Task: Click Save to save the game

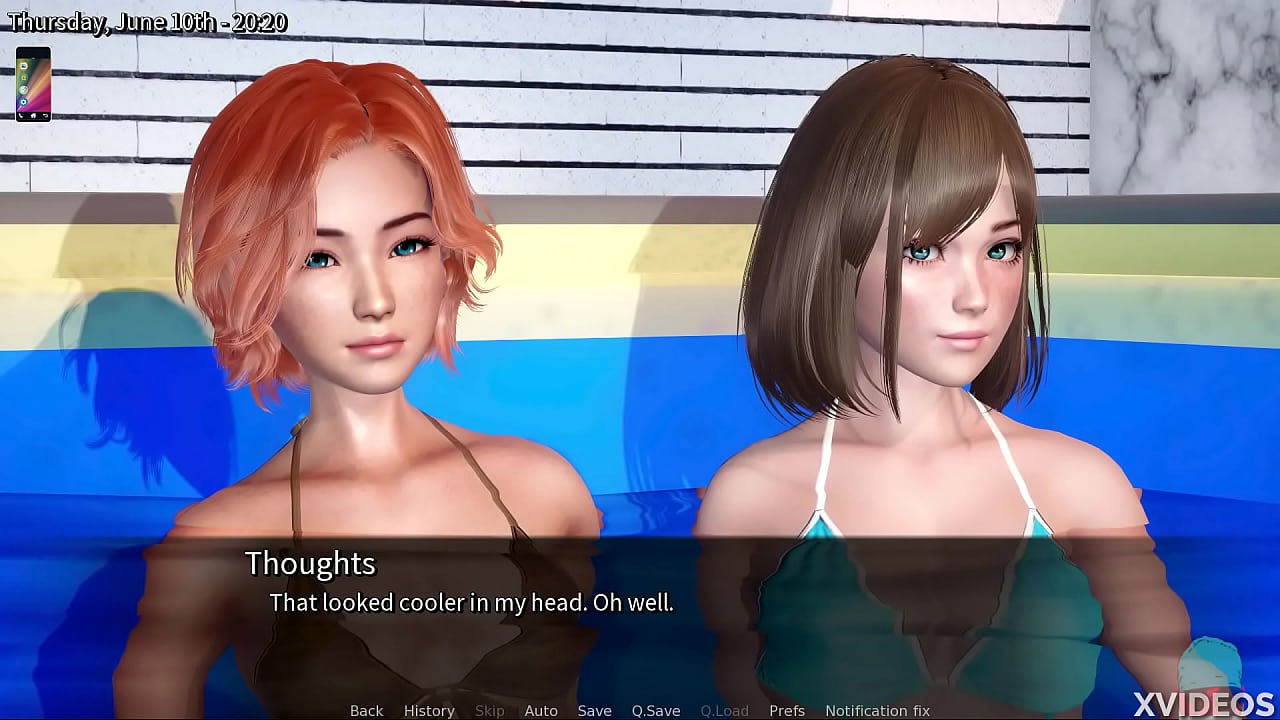Action: coord(595,710)
